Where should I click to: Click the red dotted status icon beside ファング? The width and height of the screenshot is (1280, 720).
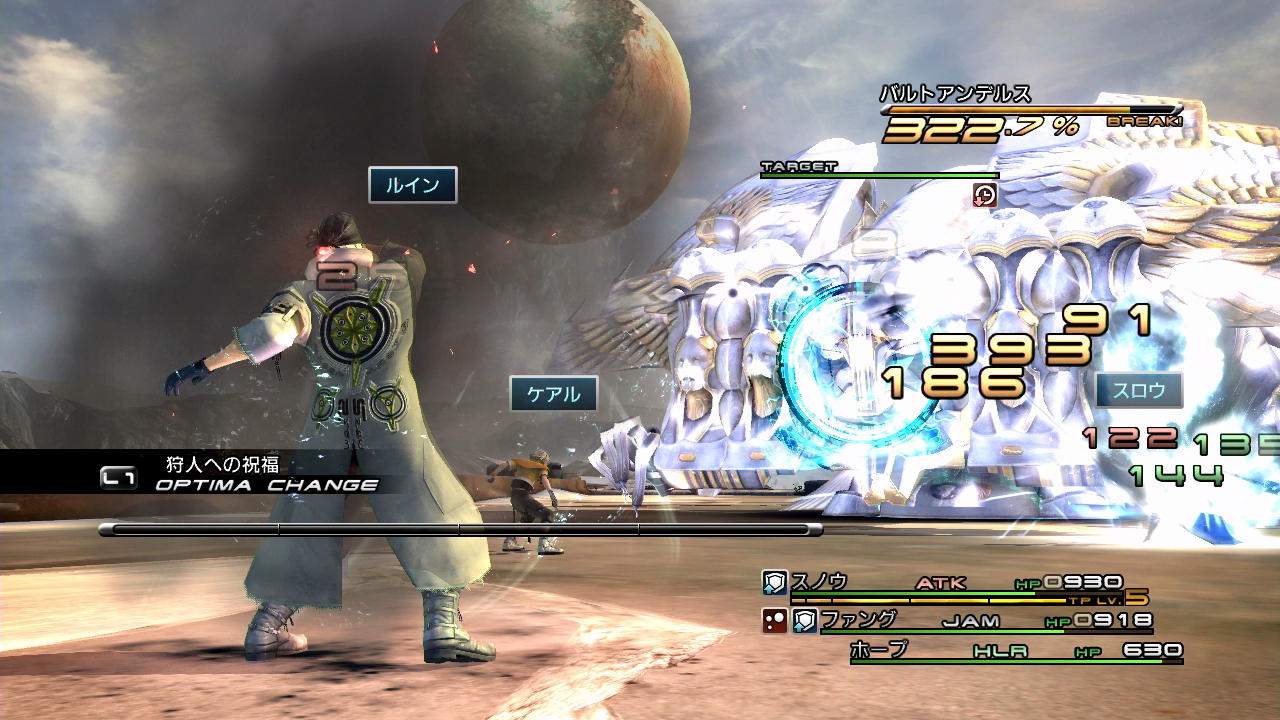coord(774,621)
